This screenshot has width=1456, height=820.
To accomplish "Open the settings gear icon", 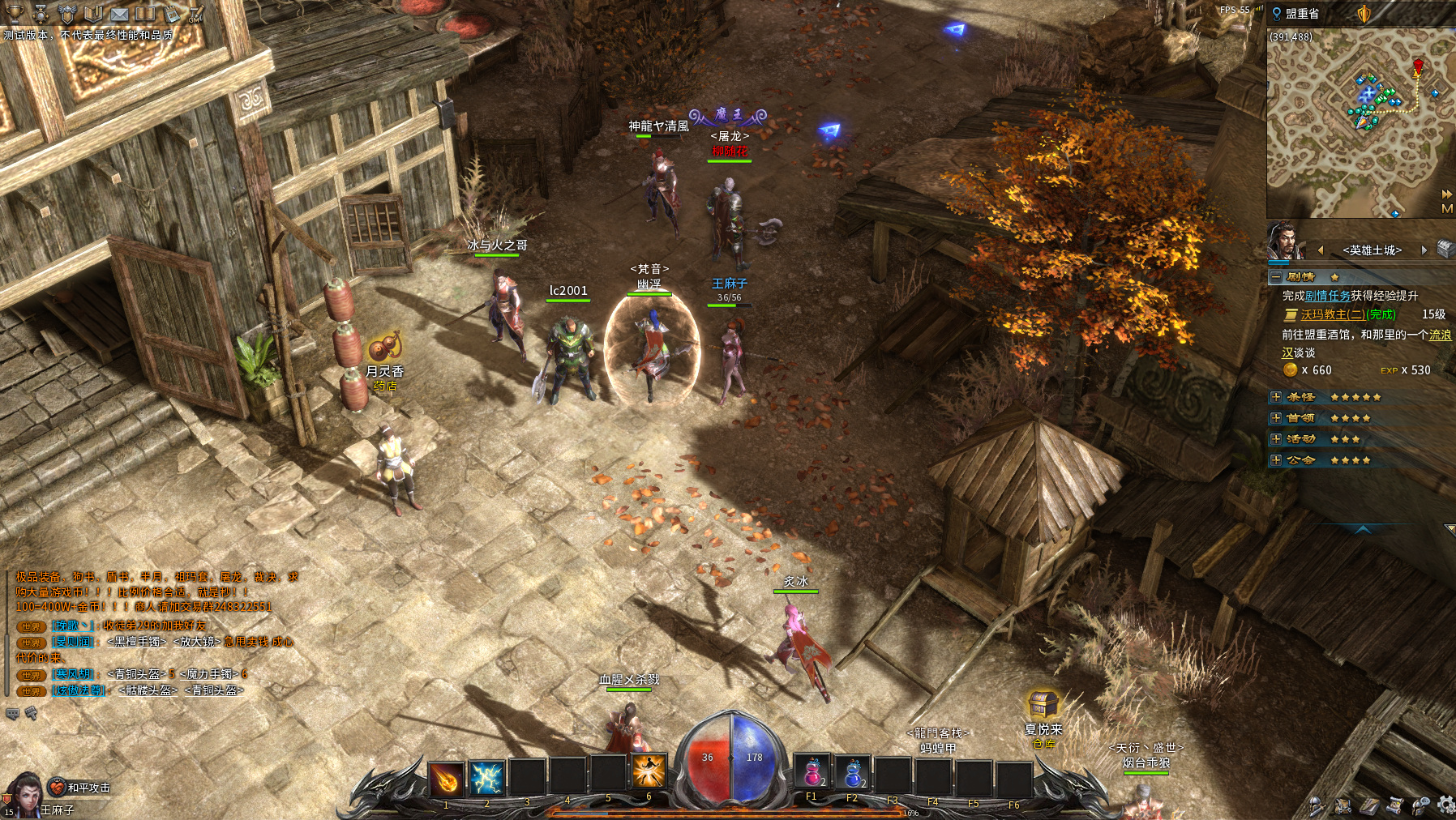I will tap(1445, 805).
